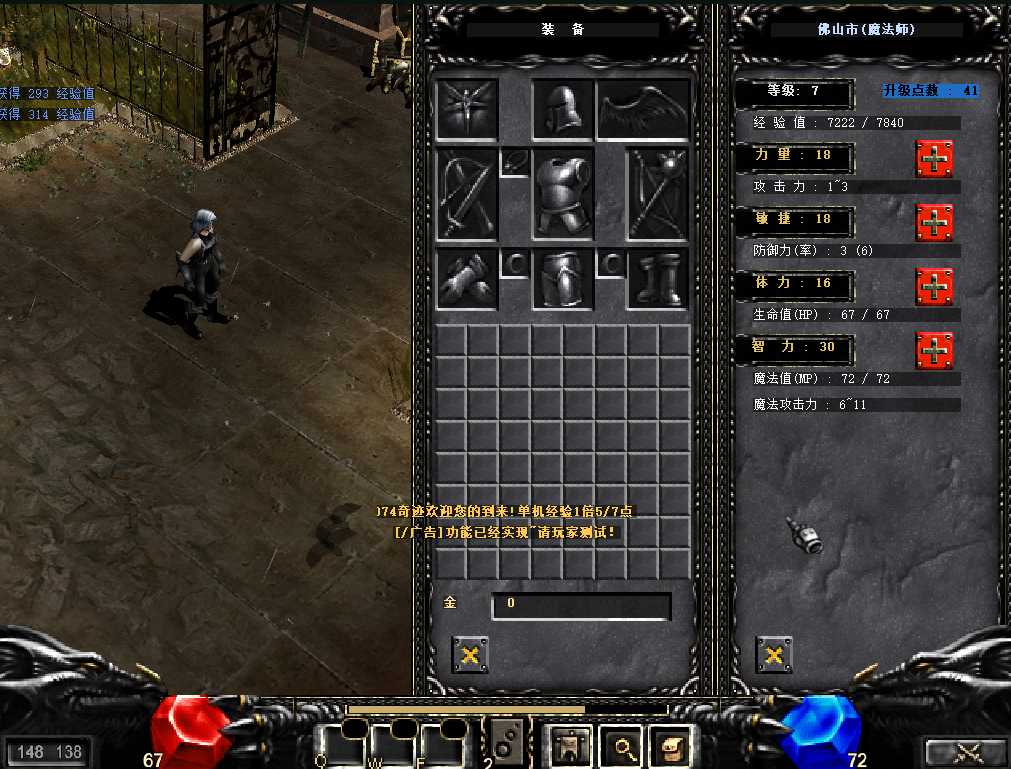Select the wings equipment slot
Screen dimensions: 1011x769
click(643, 110)
